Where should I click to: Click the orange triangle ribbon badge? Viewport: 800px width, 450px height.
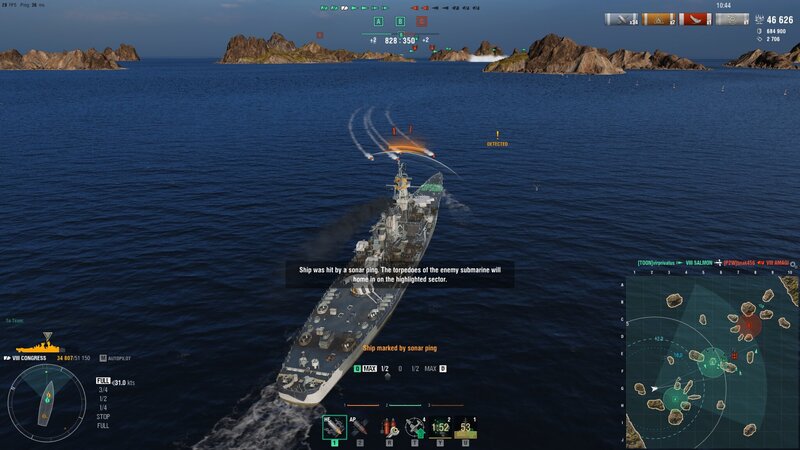click(x=656, y=18)
